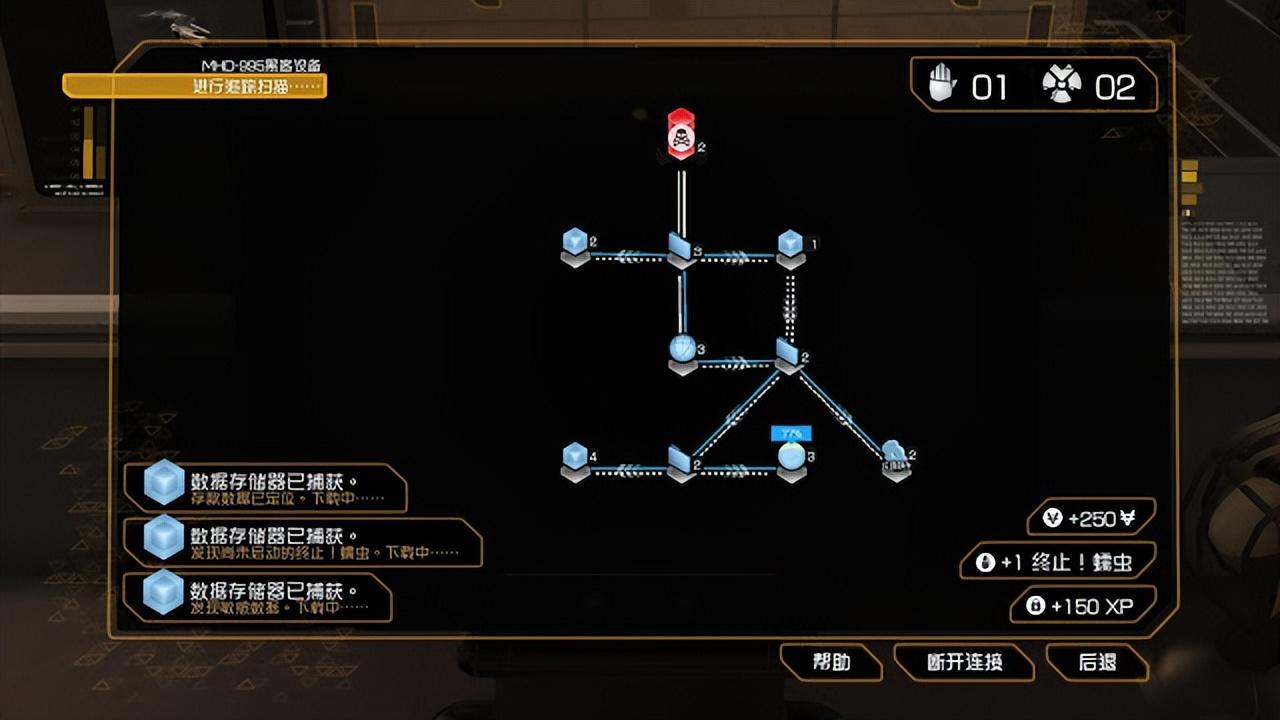Click the cloud-shaped level-2 node bottom right

[x=893, y=452]
